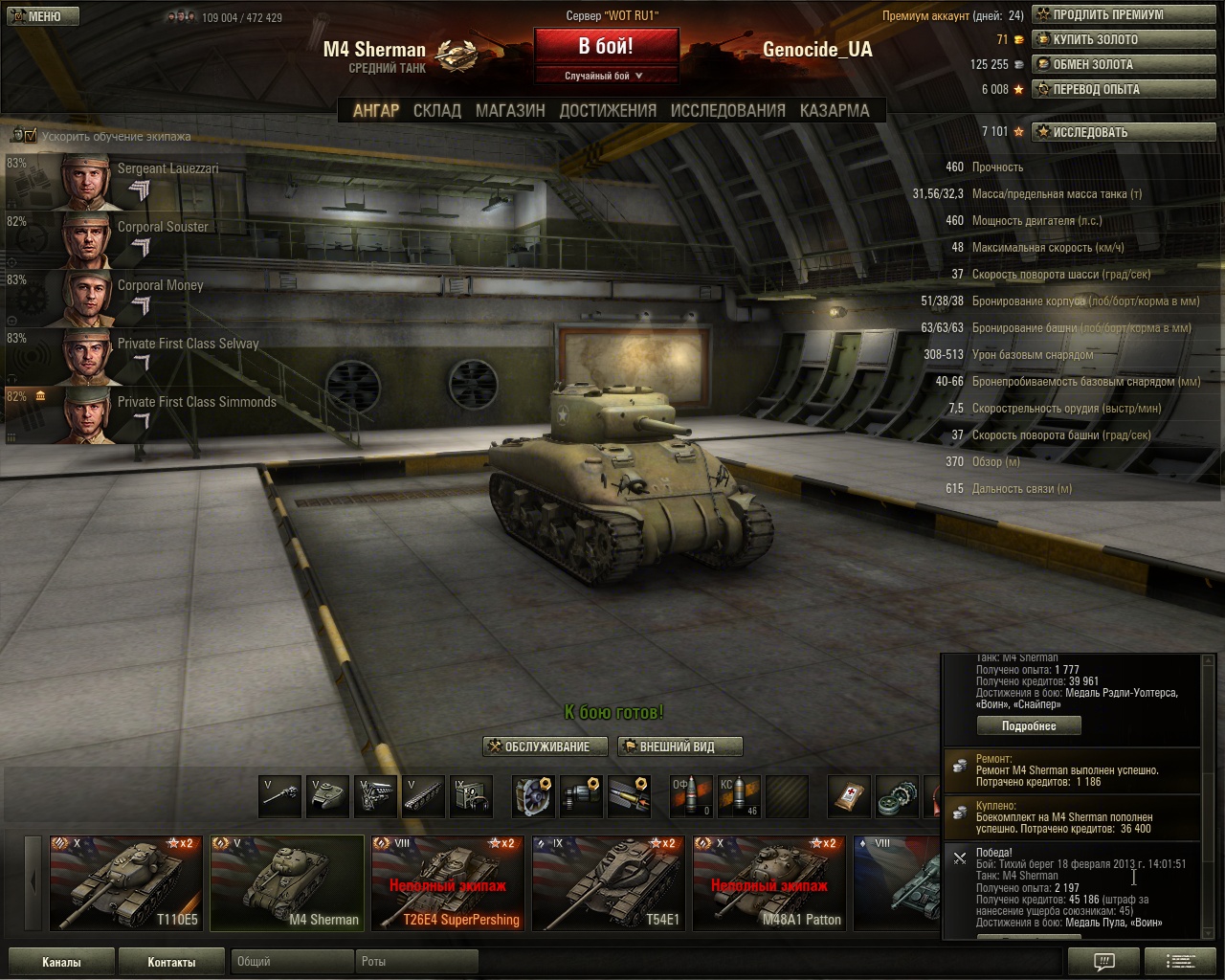
Task: Click the ПЕРЕВОД ОПЫТА button
Action: [1123, 89]
